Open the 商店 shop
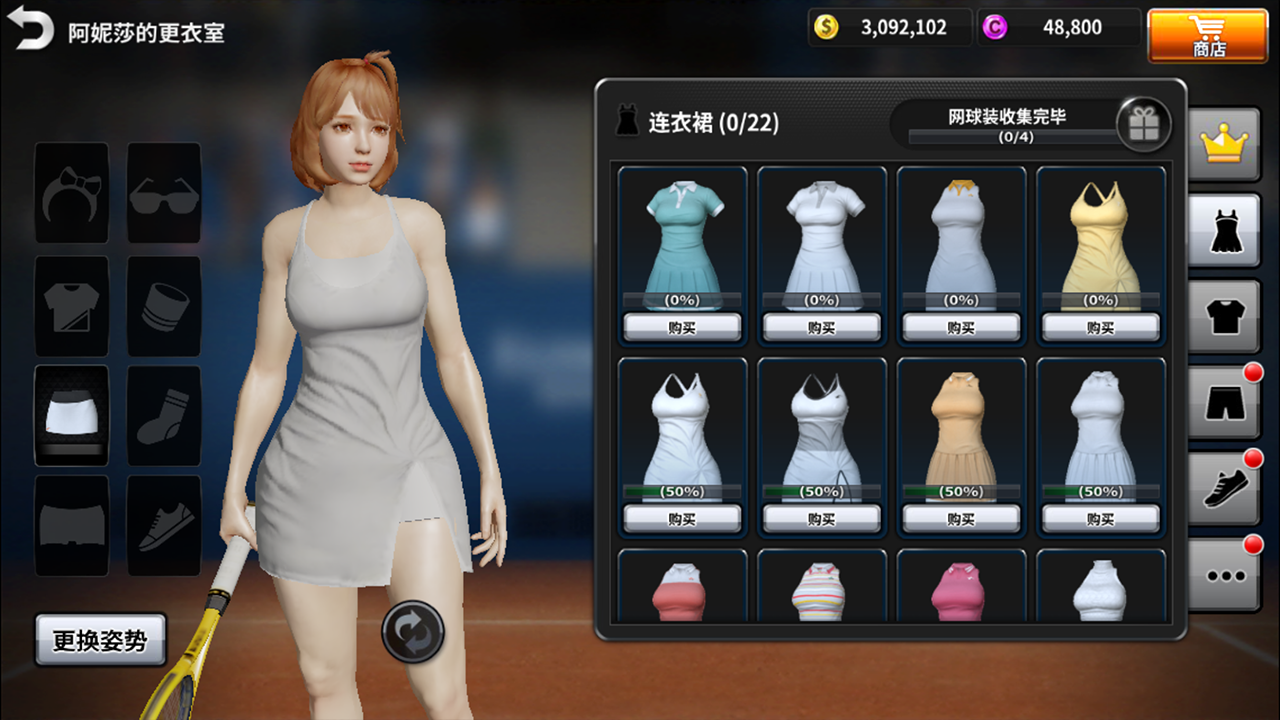This screenshot has height=720, width=1280. point(1209,35)
